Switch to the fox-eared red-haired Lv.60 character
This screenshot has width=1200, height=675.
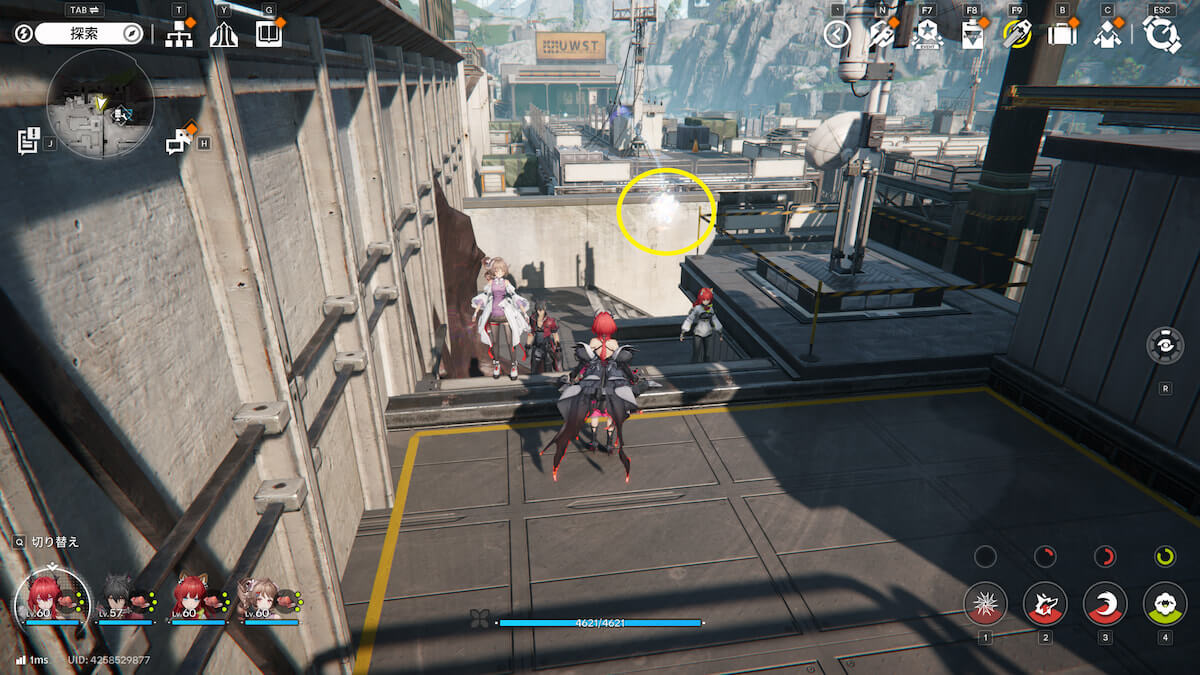(x=196, y=596)
